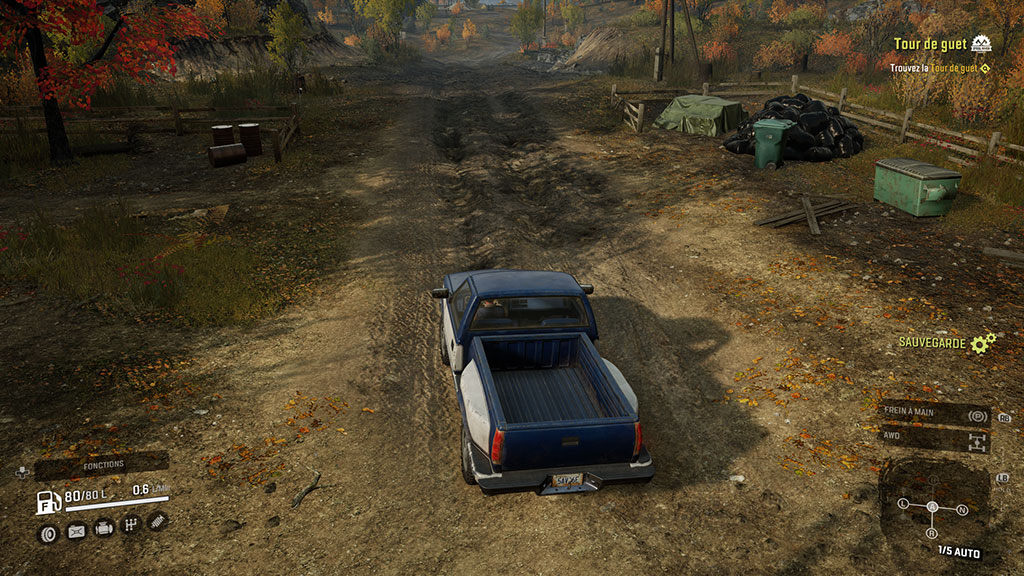Viewport: 1024px width, 576px height.
Task: Click the fuel pump icon
Action: coord(47,502)
